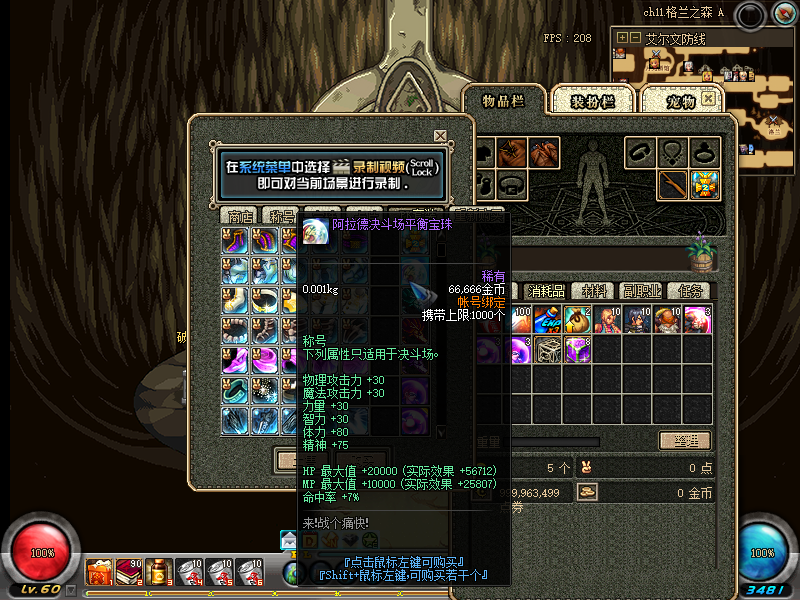Select the EXP potion in inventory
Image resolution: width=800 pixels, height=600 pixels.
(547, 320)
